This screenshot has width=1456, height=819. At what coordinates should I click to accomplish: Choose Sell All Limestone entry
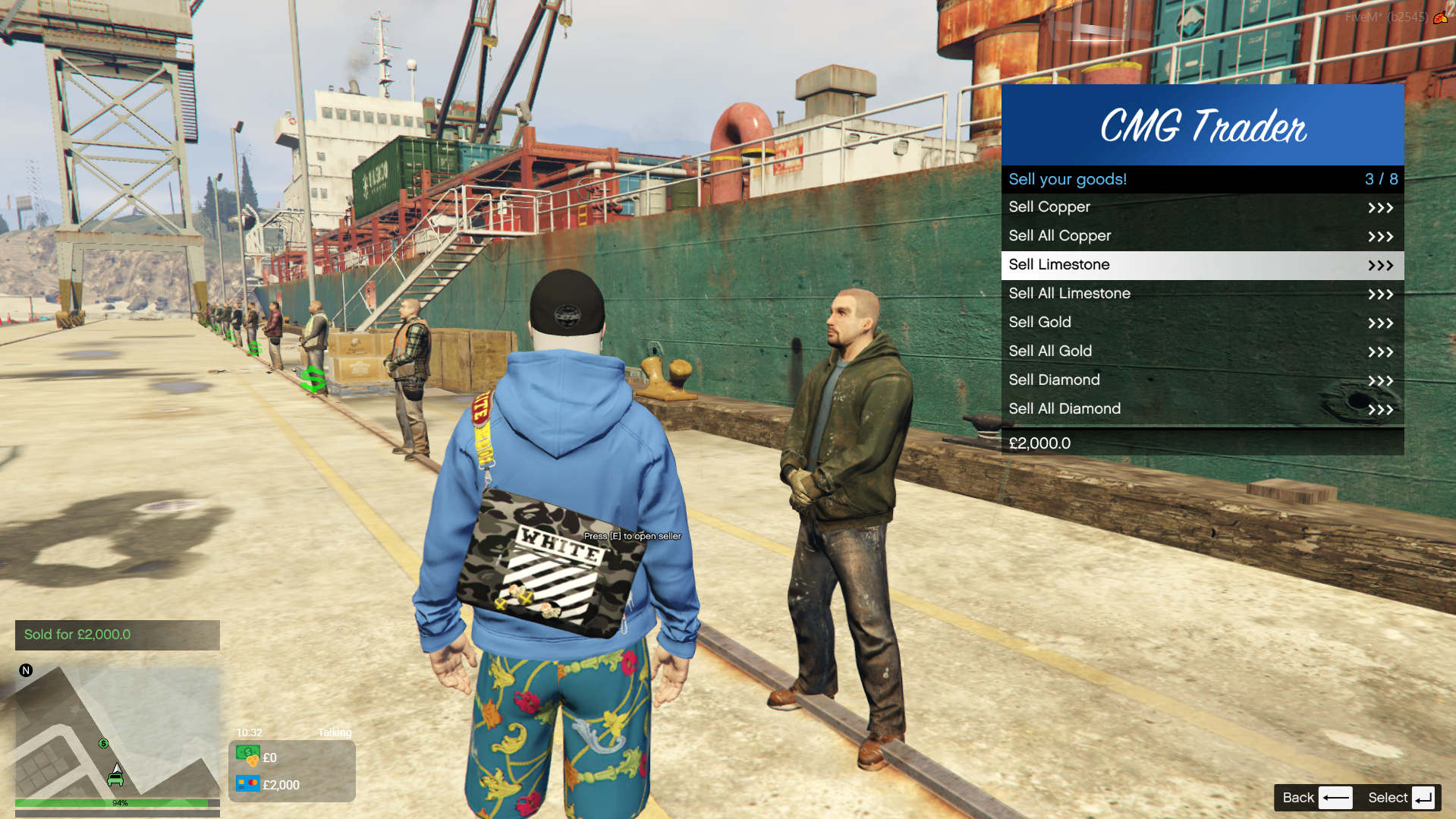(x=1202, y=294)
